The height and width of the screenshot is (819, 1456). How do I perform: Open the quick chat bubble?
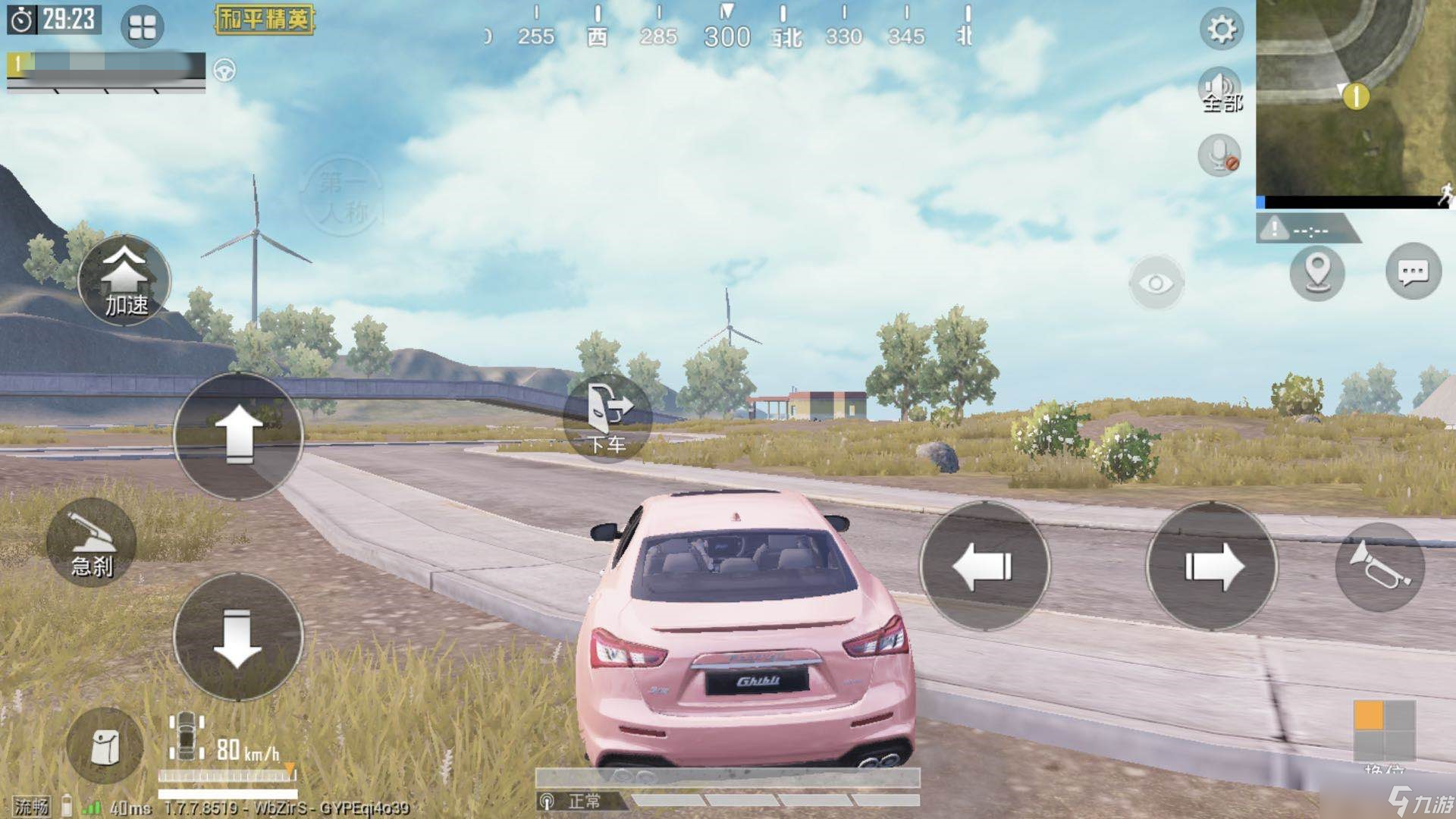coord(1413,272)
